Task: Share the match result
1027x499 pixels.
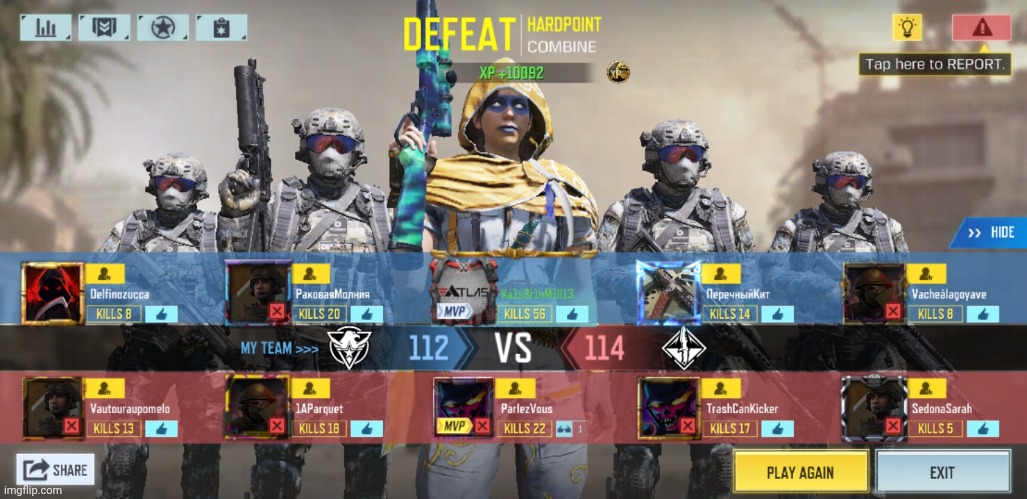Action: coord(57,468)
